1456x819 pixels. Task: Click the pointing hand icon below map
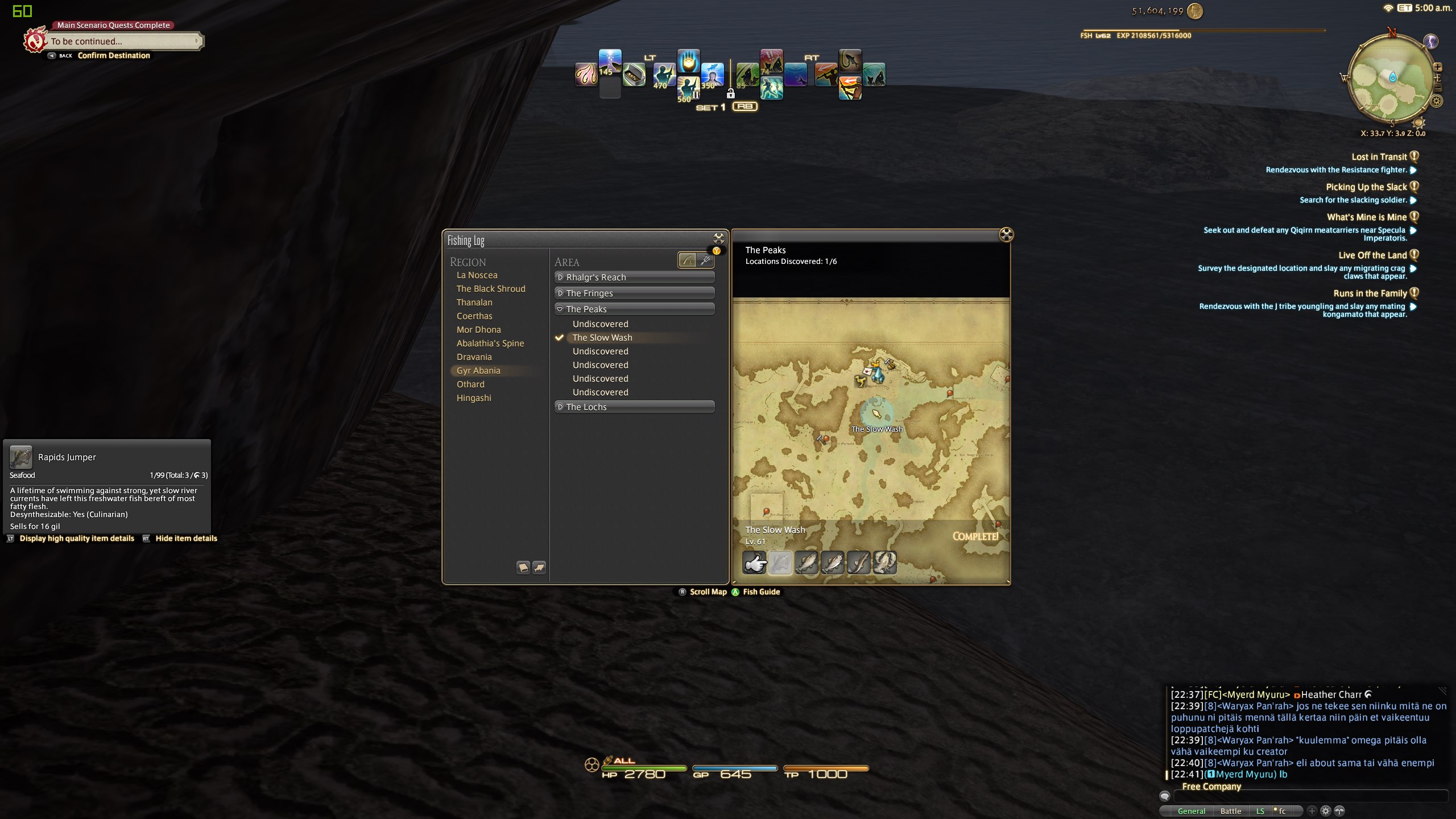(755, 564)
